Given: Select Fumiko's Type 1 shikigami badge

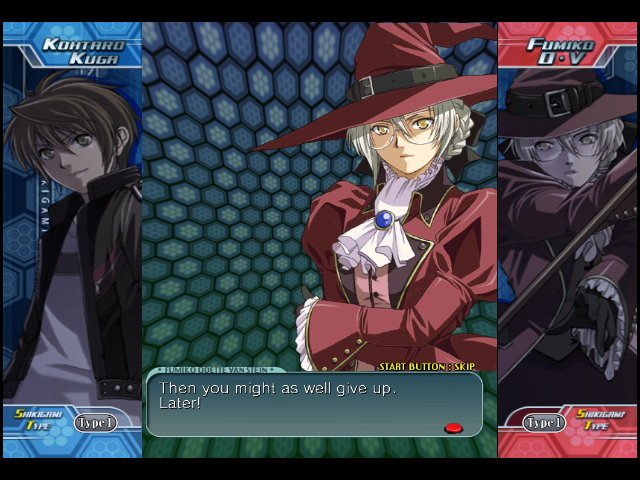Looking at the screenshot, I should point(545,423).
